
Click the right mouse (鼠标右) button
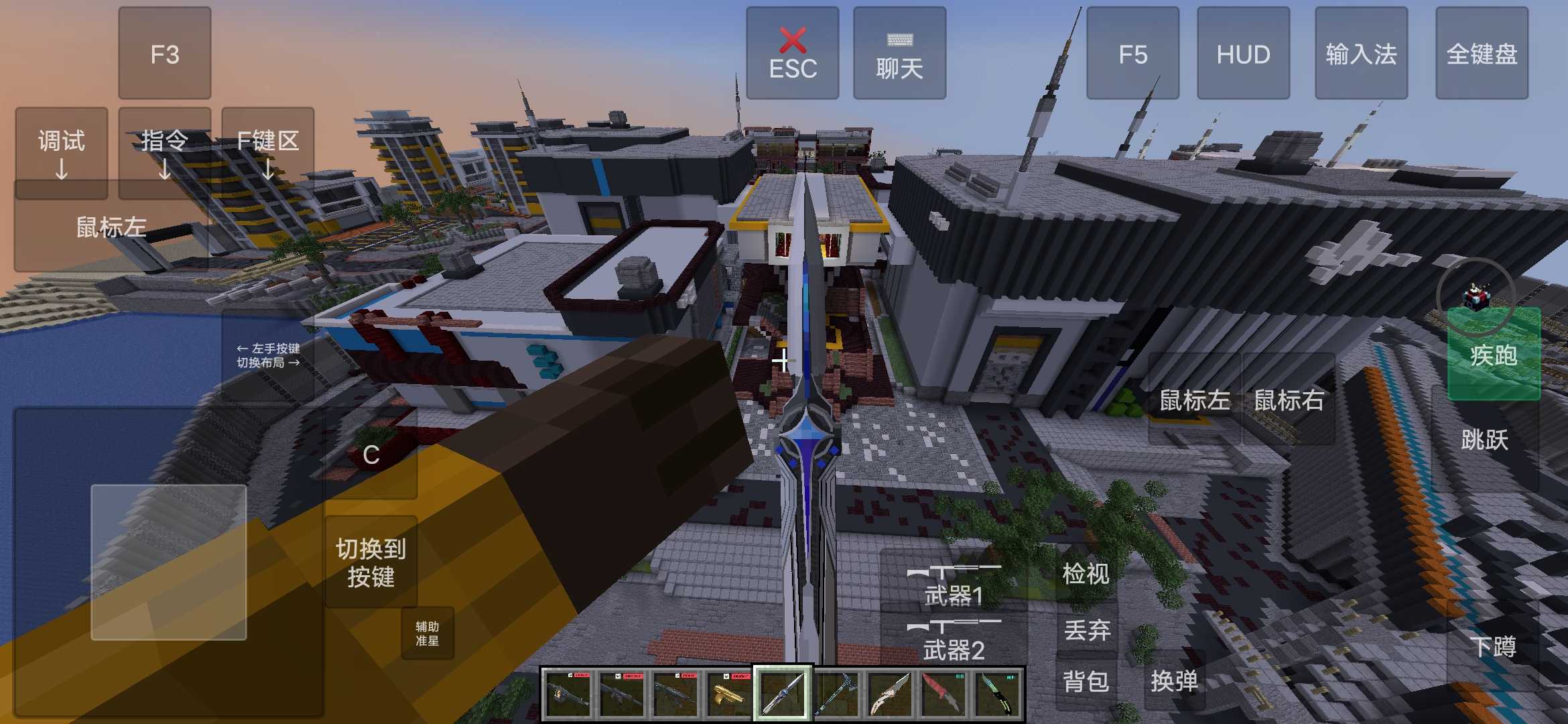[1289, 400]
